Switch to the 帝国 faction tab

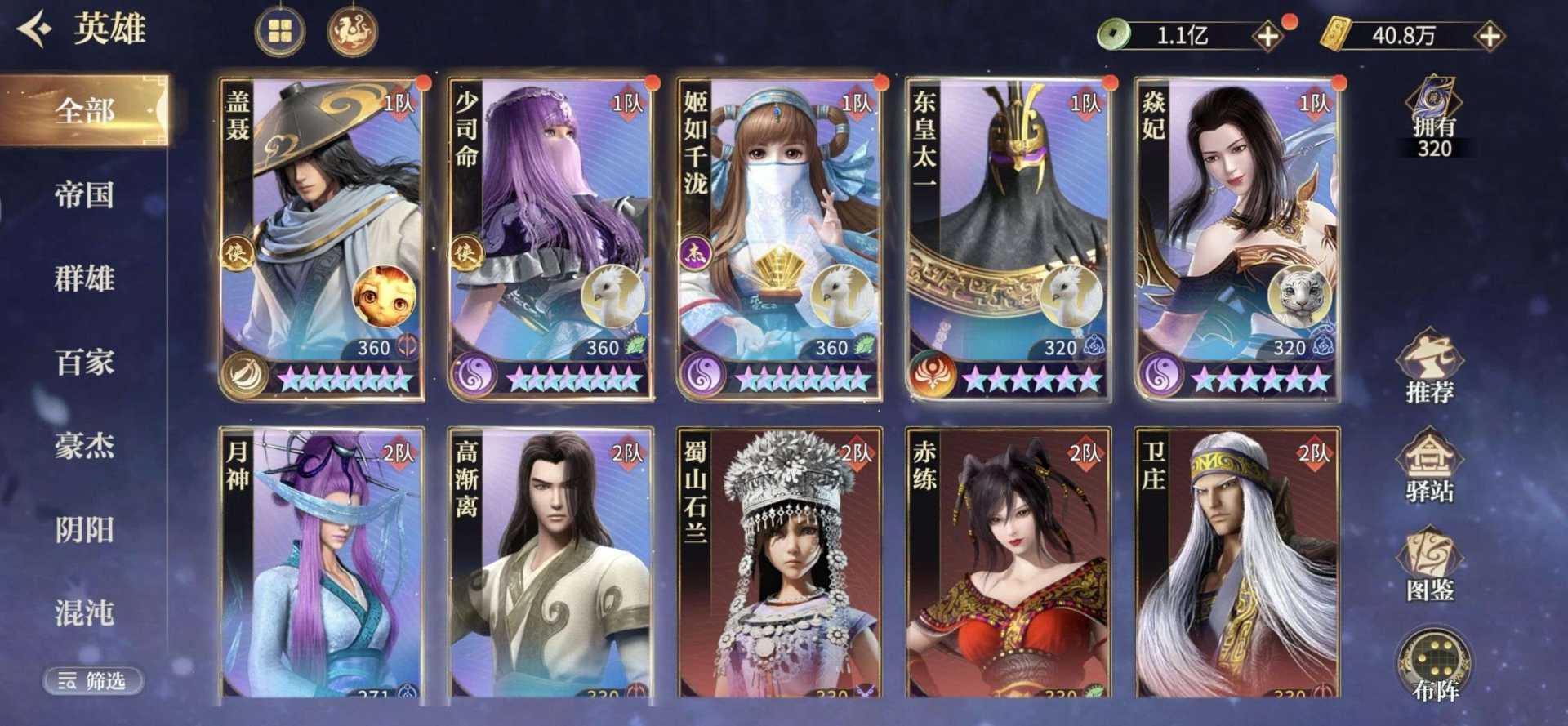84,195
